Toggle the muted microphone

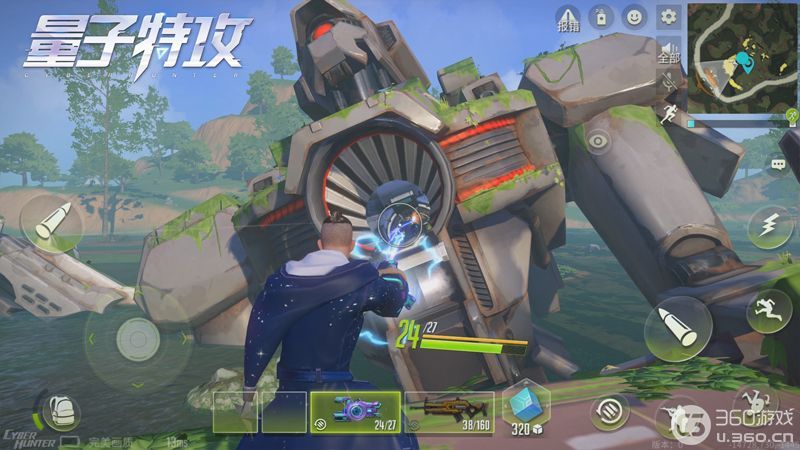(x=669, y=84)
